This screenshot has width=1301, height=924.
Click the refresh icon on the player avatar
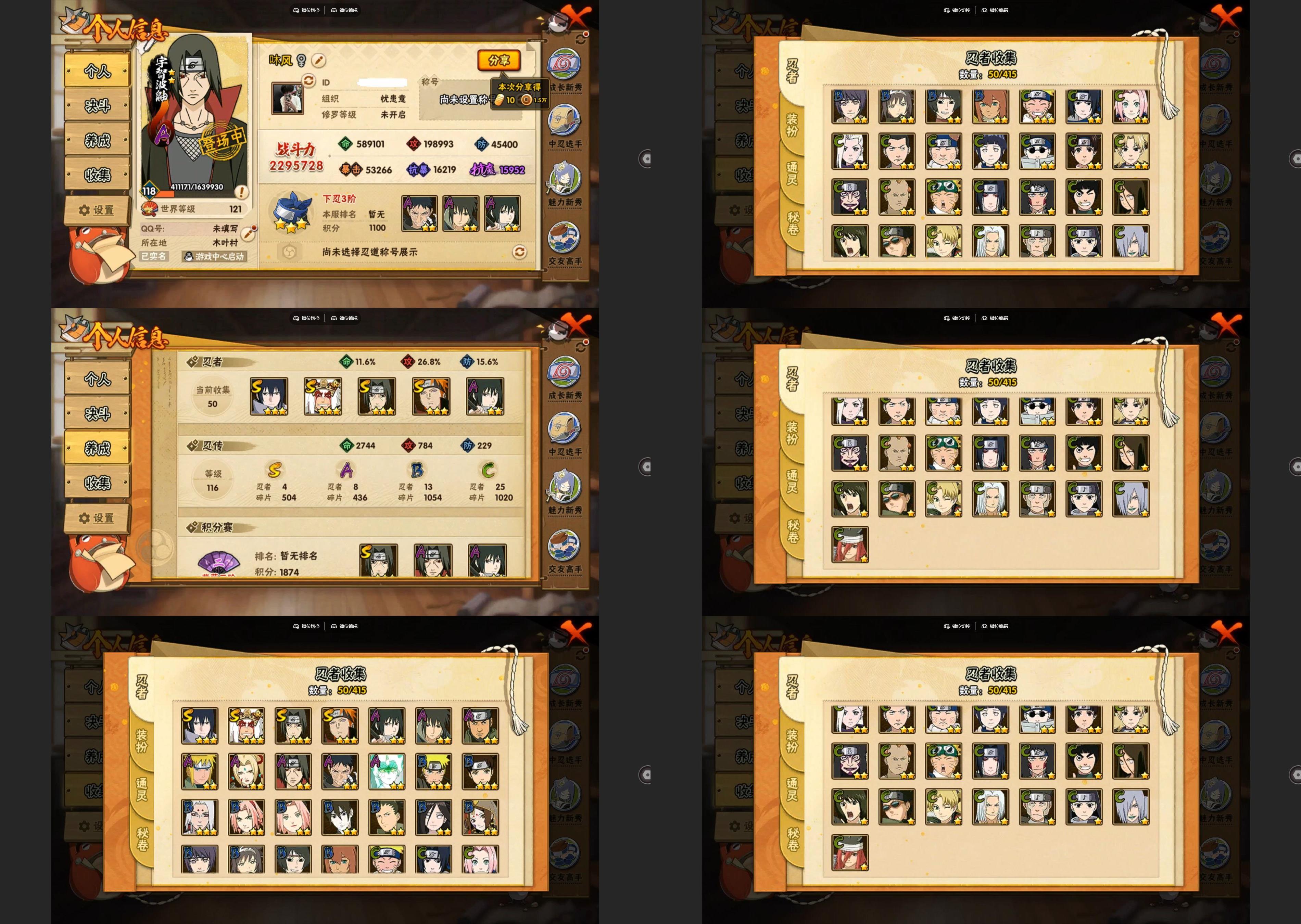tap(308, 81)
